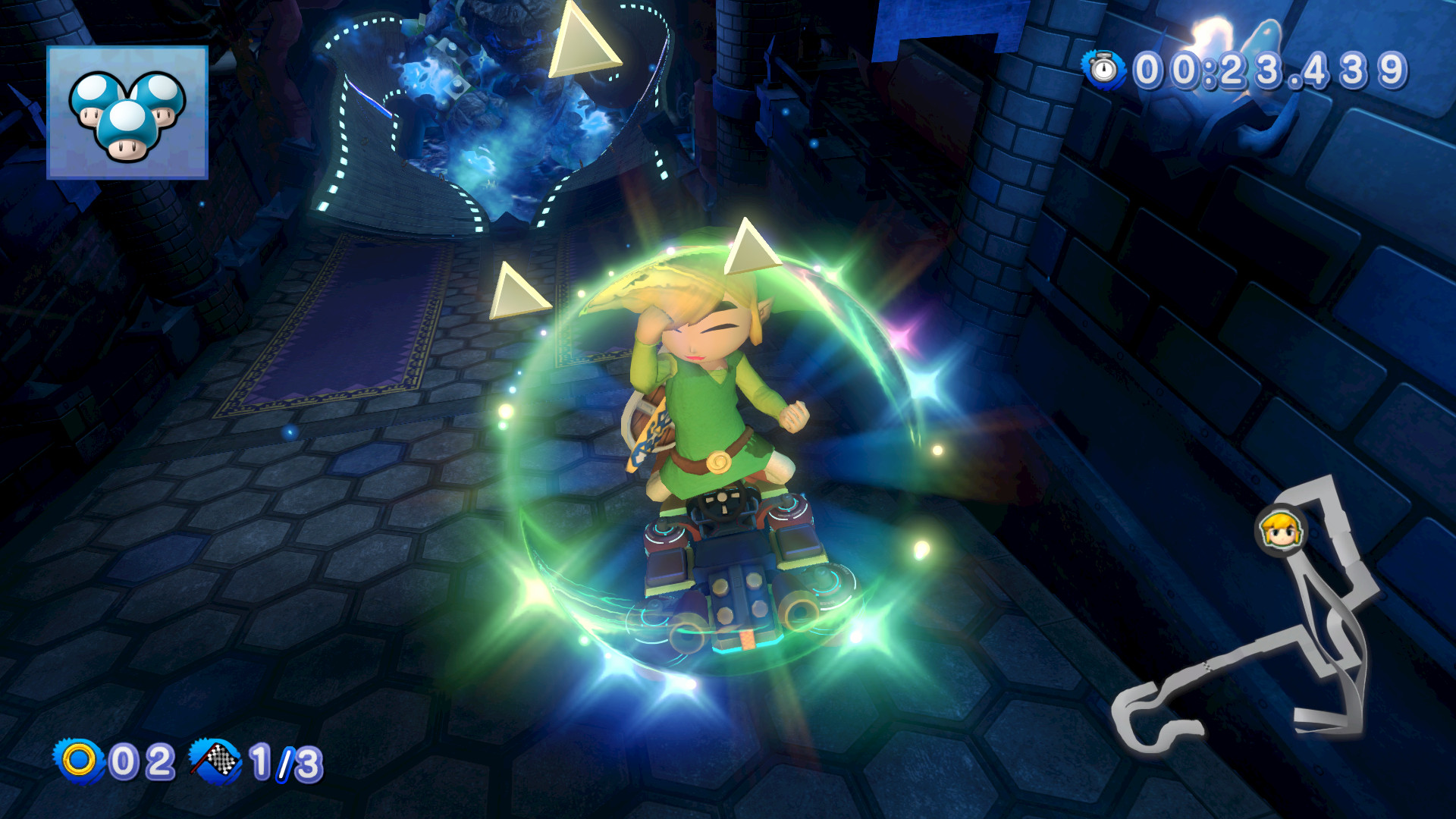Click the Triforce shard on the left walkway
Viewport: 1456px width, 819px height.
(516, 288)
